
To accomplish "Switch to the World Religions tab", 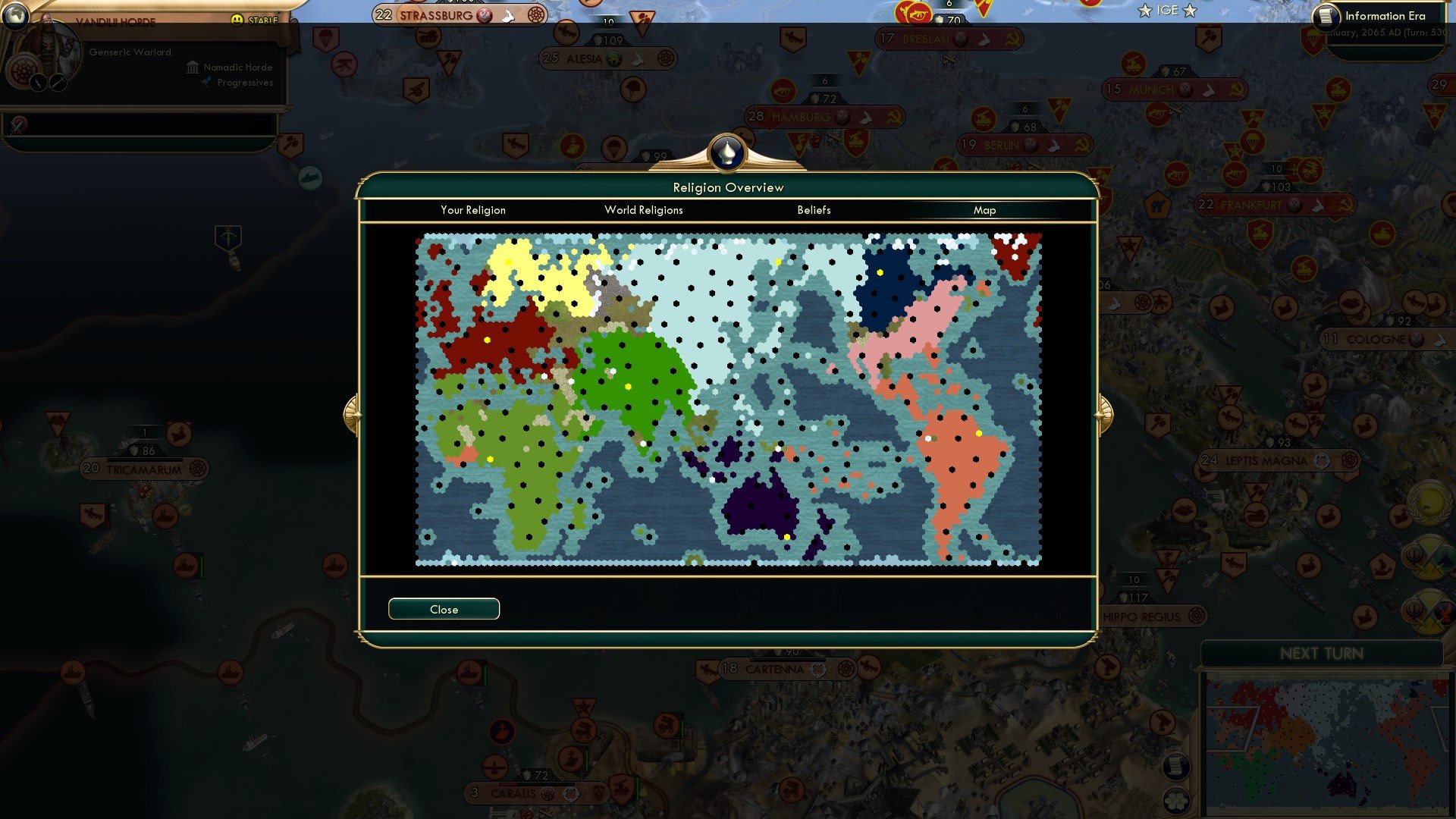I will click(x=644, y=210).
